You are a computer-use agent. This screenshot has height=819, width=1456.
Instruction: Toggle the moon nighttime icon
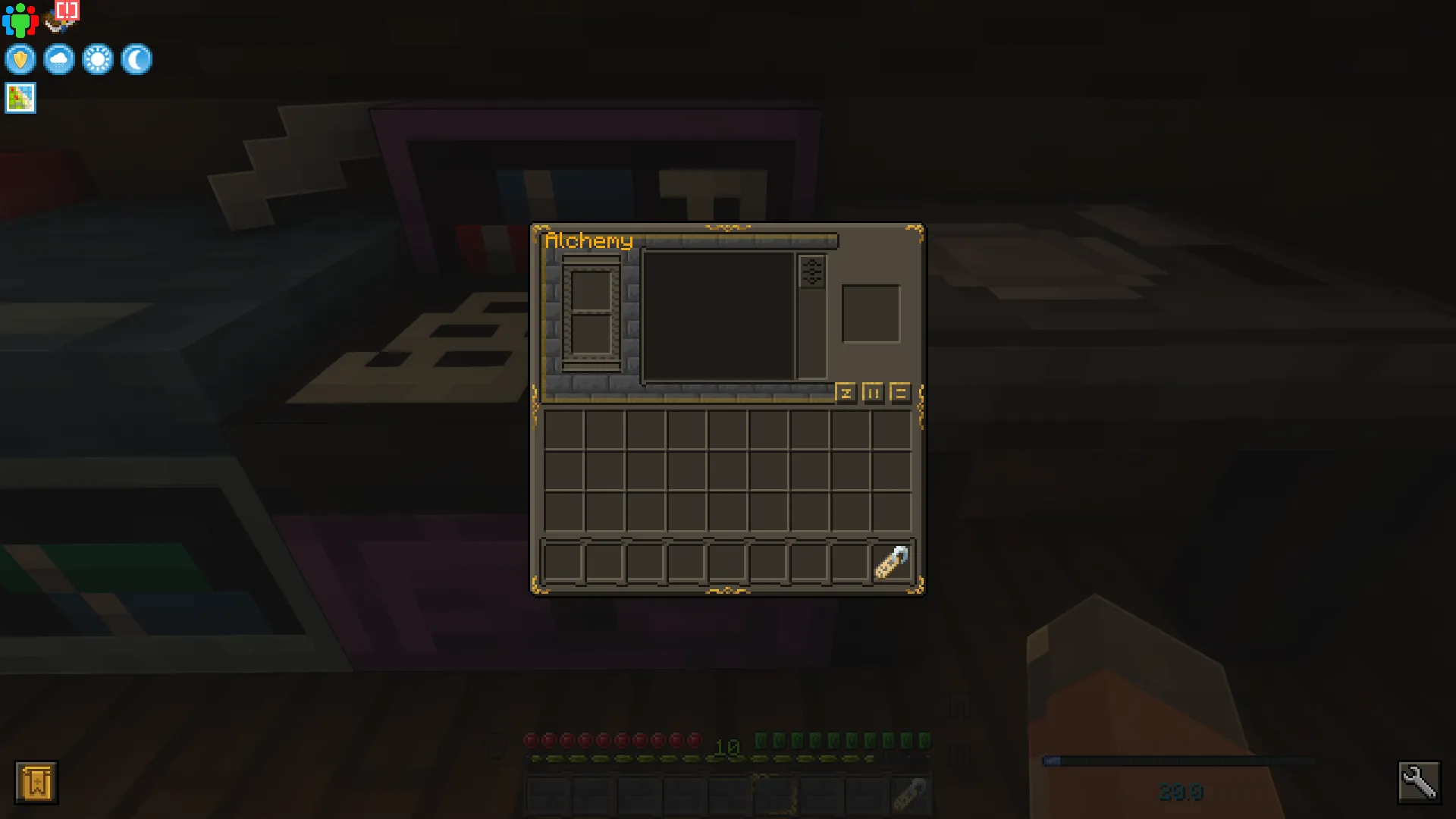(137, 59)
